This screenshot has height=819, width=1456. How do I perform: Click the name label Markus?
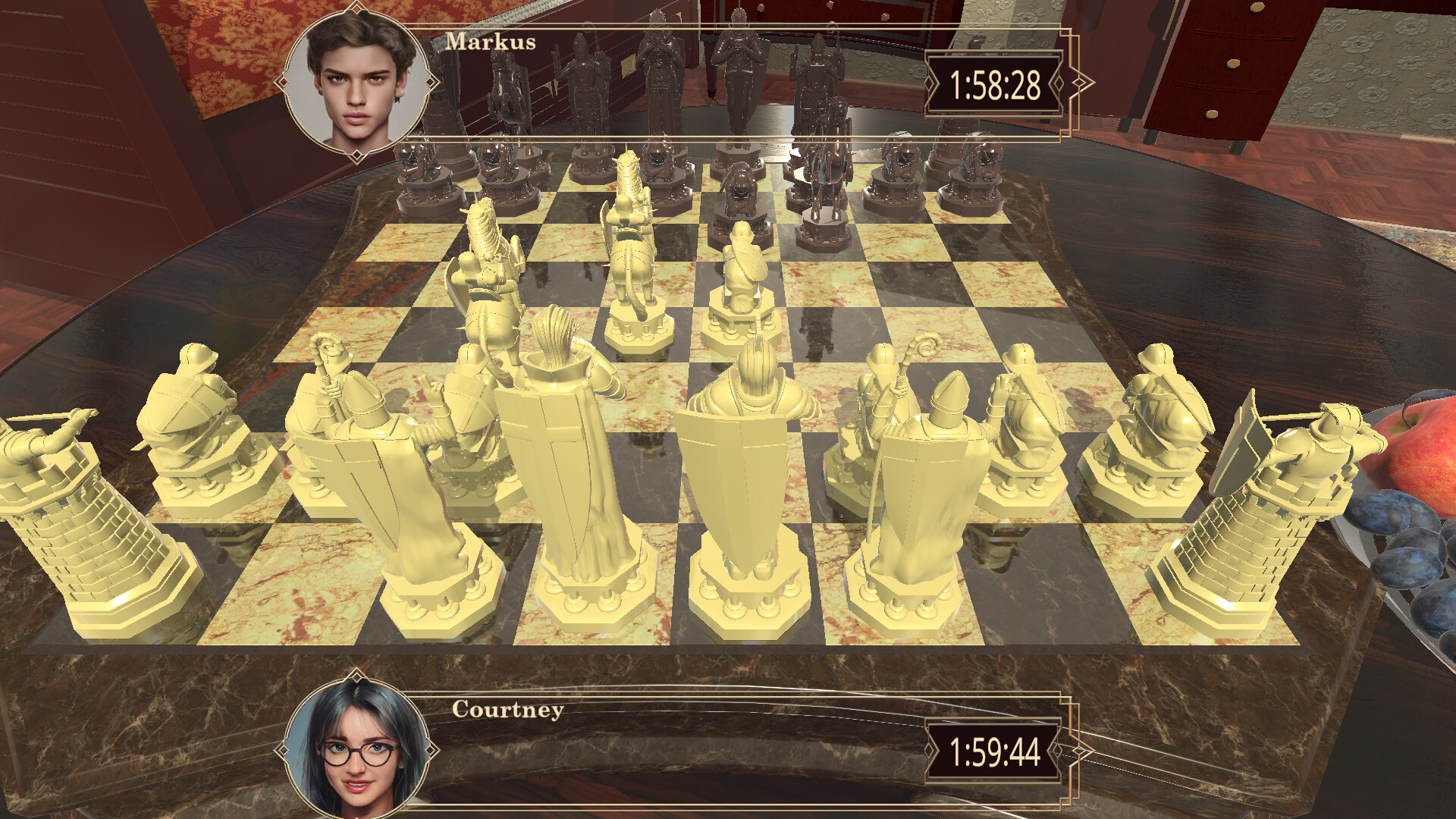click(x=491, y=44)
